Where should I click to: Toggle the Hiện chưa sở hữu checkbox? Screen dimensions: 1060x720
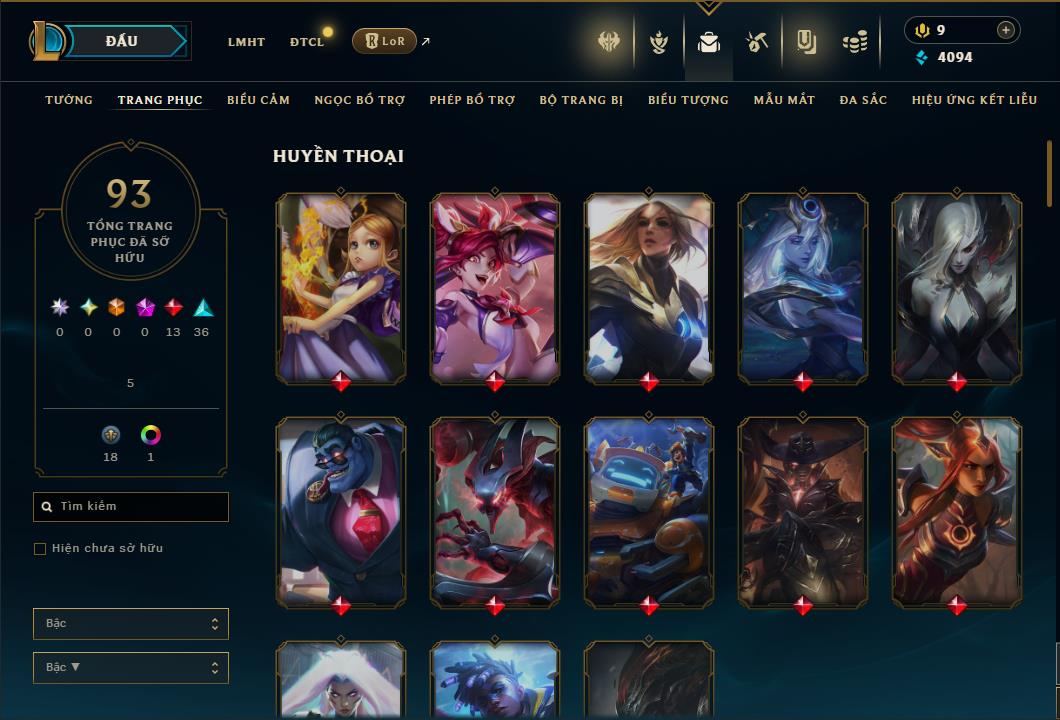[x=40, y=549]
